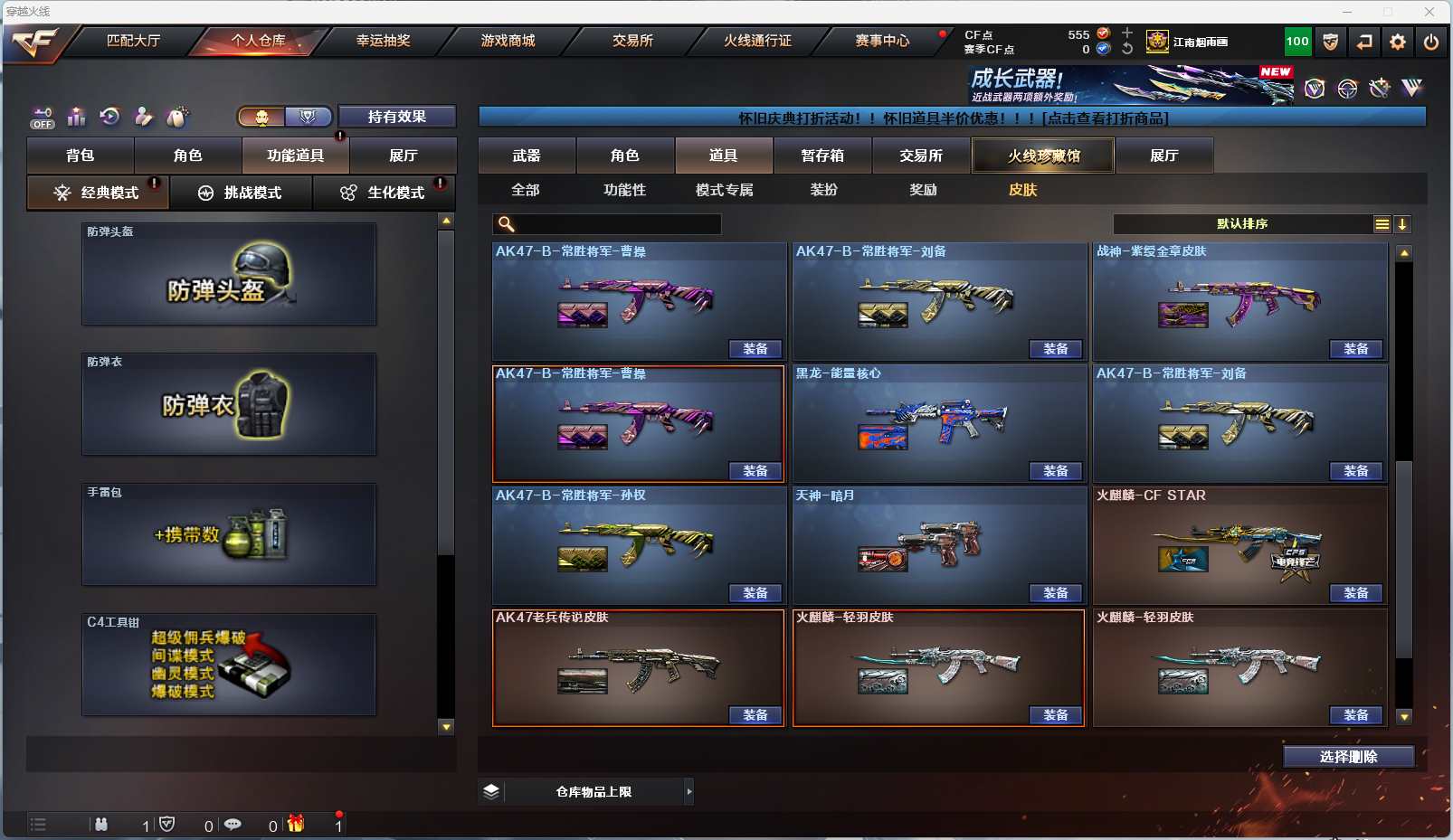Select the 手雷包 grenade pack item

tap(229, 534)
